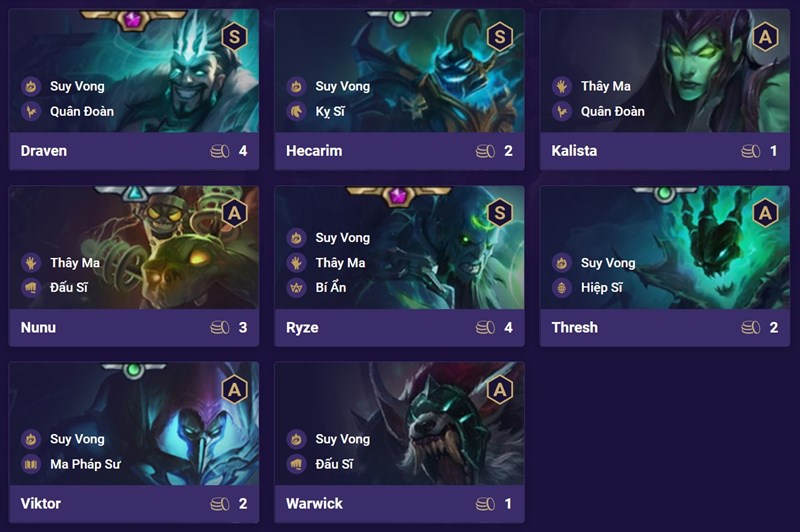
Task: Click Hecarim's Kỵ Sĩ trait label
Action: click(330, 111)
